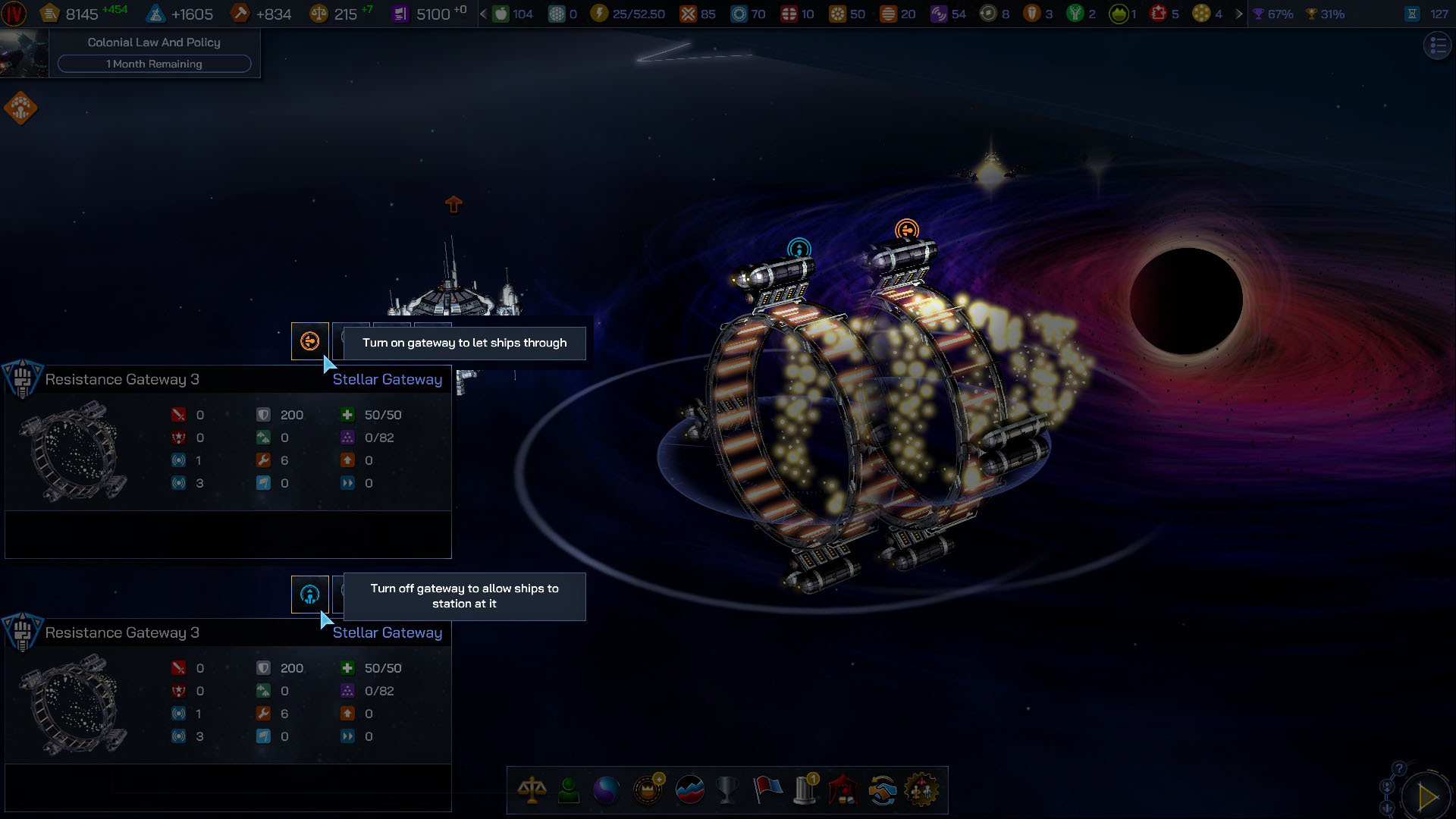Open the silver trophy icon

coord(727,790)
